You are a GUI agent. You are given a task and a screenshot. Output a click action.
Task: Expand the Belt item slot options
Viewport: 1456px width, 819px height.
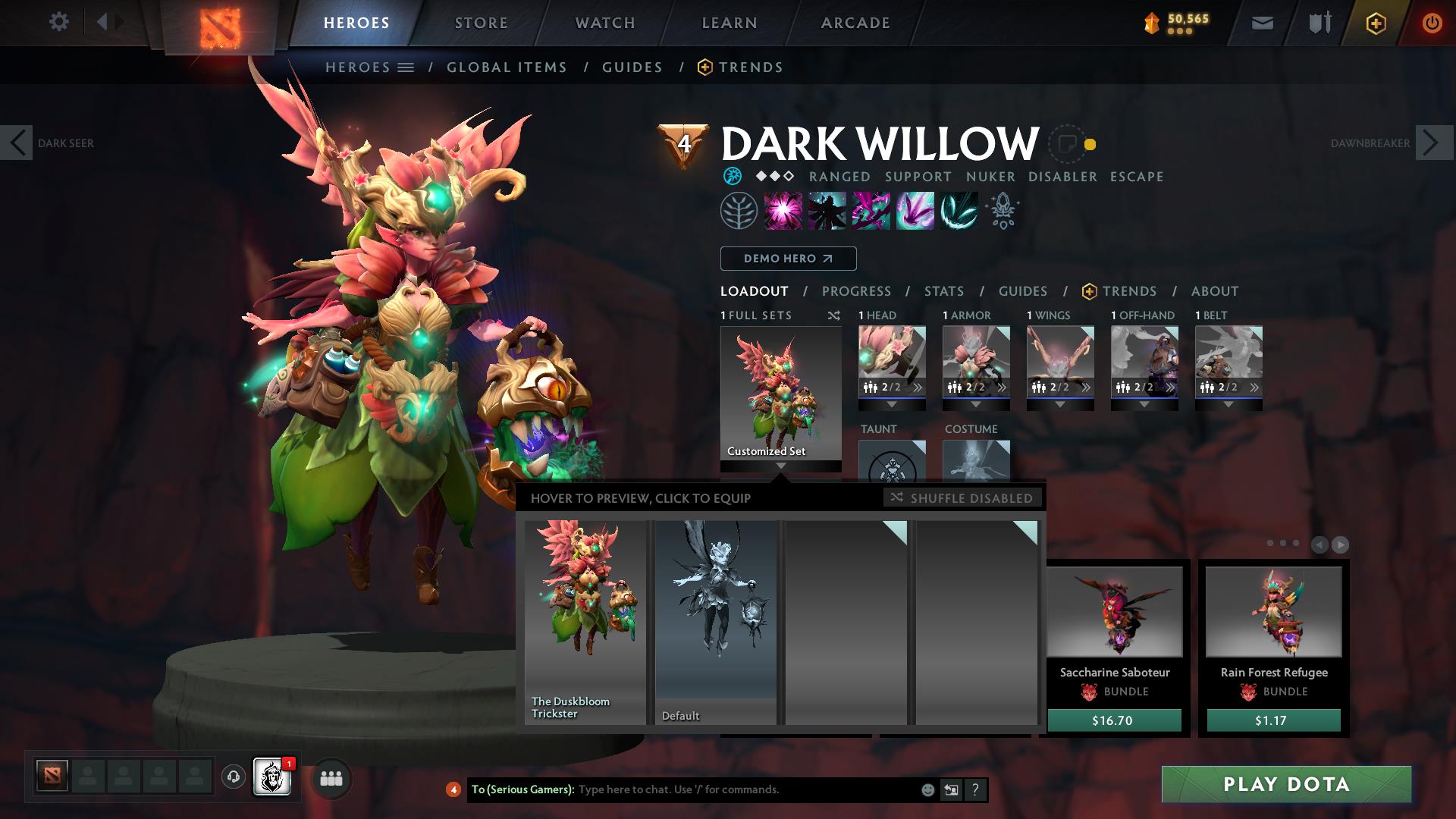pyautogui.click(x=1228, y=405)
